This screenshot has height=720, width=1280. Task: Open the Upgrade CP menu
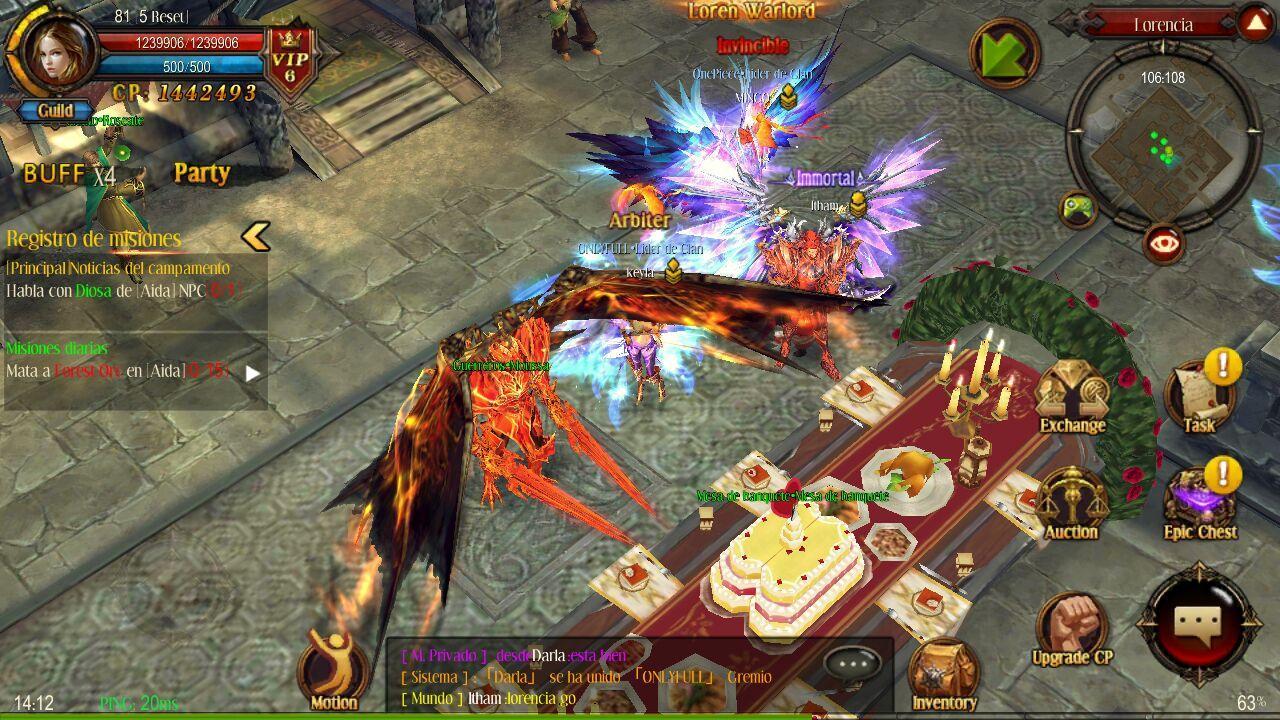(1071, 628)
